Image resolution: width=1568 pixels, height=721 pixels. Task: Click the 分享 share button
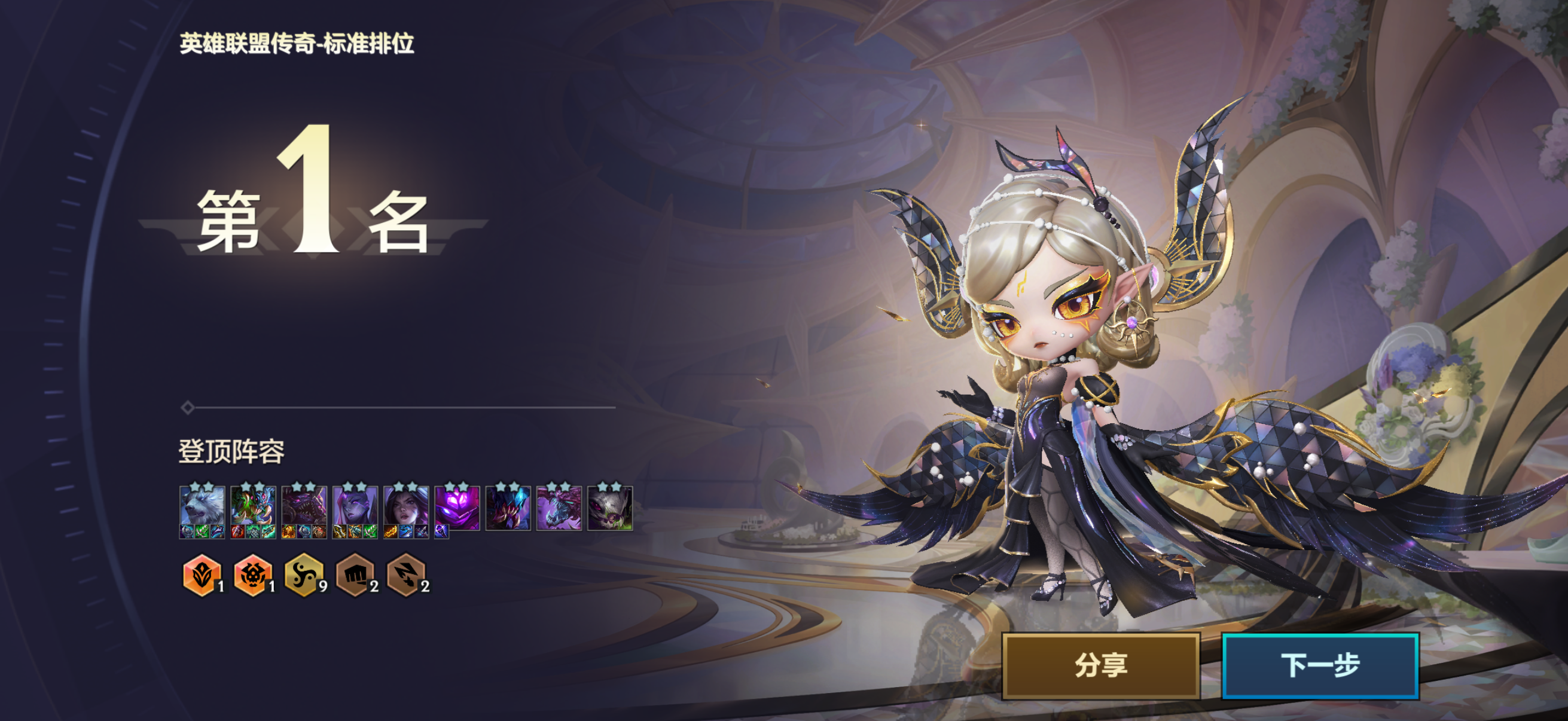1100,665
